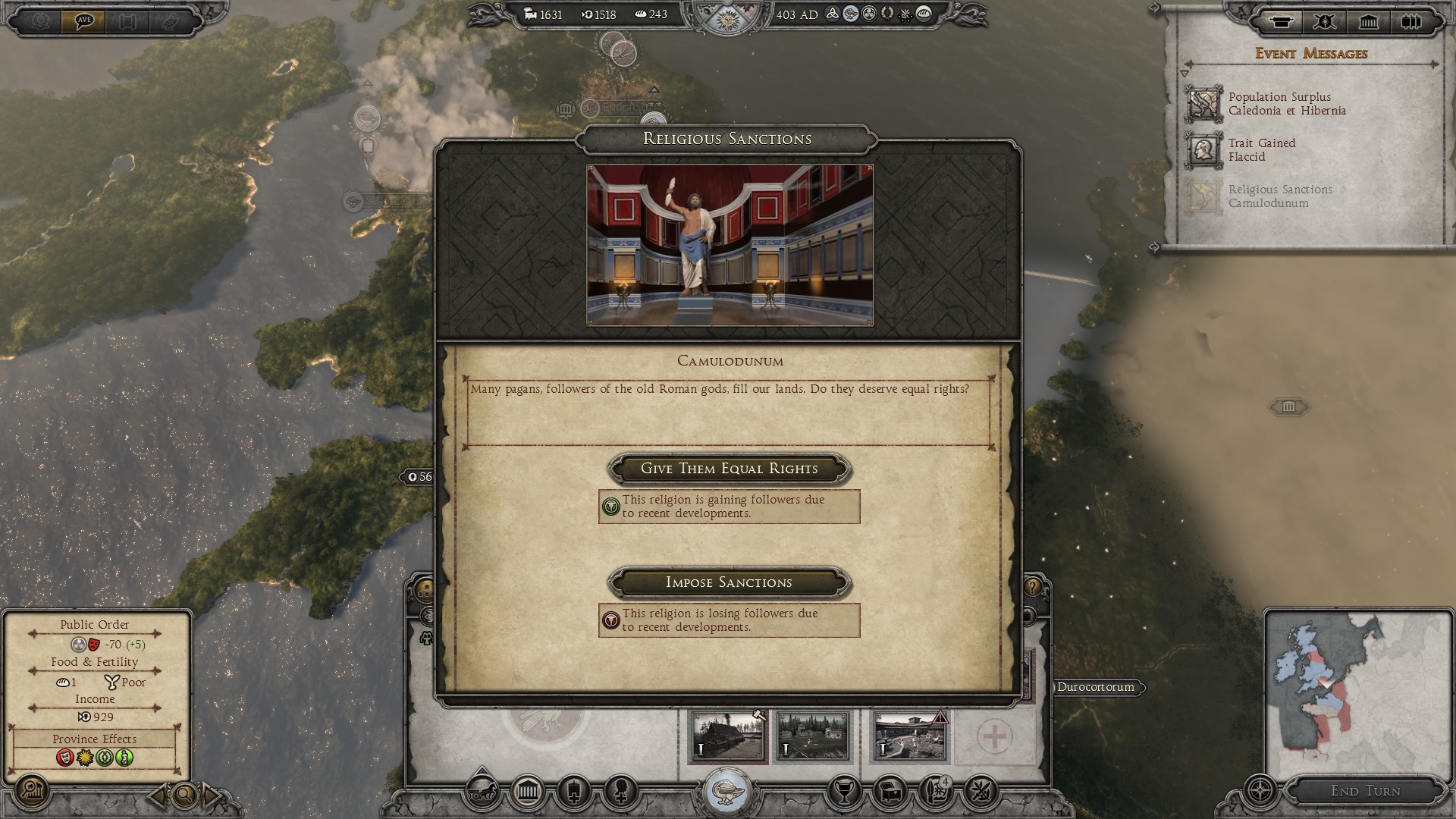Toggle the AVE speech bubble advisor button
1456x819 pixels.
(83, 20)
